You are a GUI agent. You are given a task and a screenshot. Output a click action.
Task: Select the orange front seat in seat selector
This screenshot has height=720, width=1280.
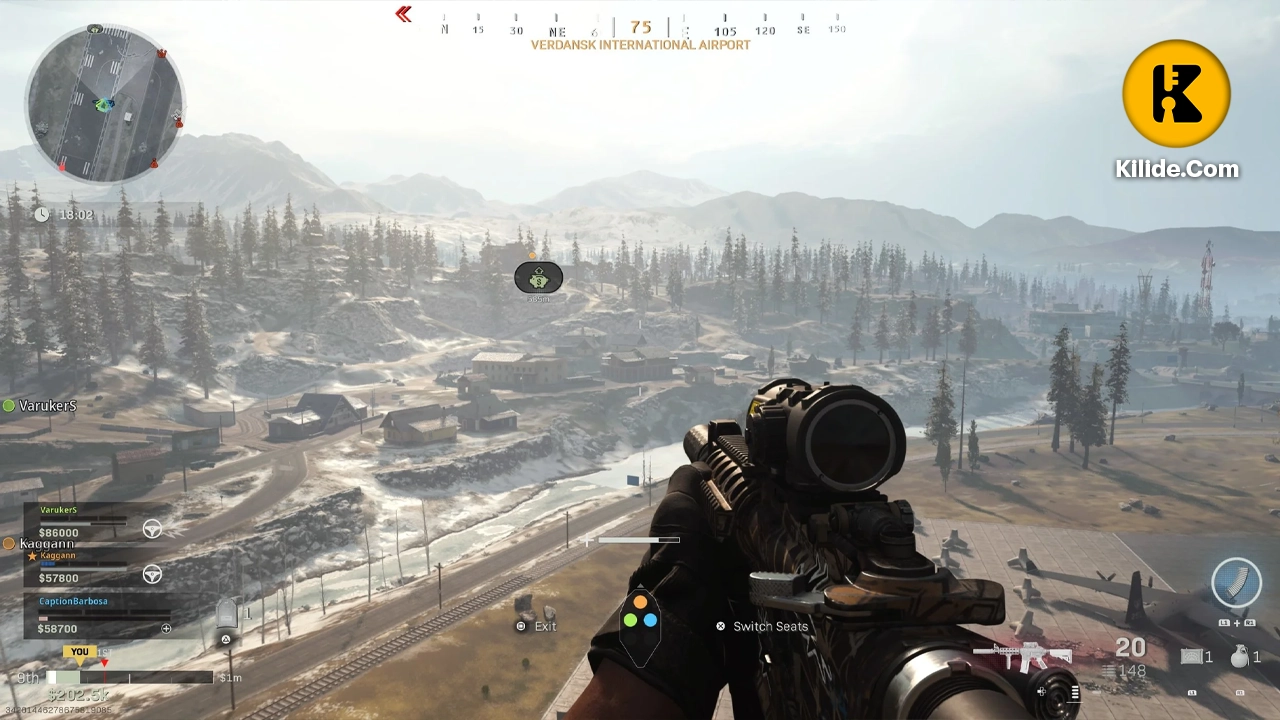pyautogui.click(x=641, y=601)
